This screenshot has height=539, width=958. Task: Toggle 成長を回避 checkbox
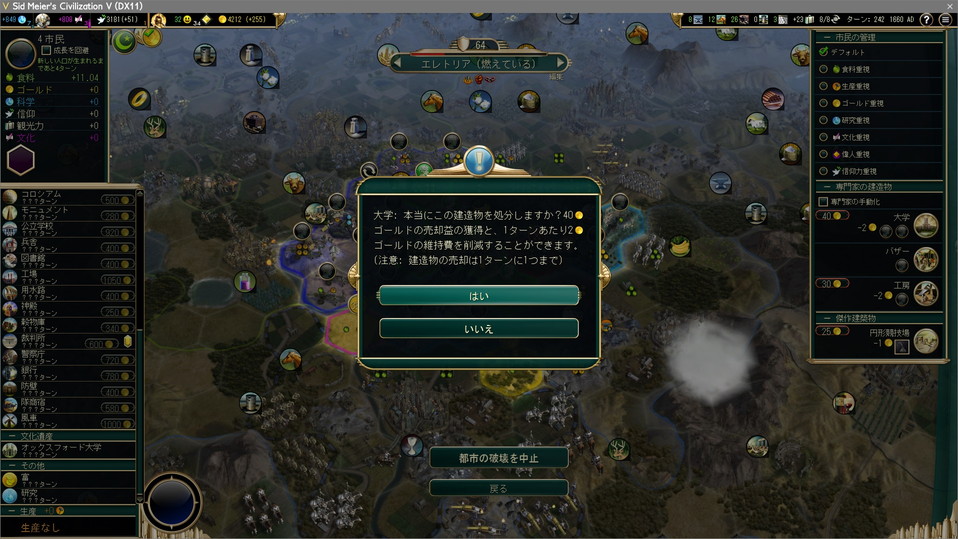46,50
